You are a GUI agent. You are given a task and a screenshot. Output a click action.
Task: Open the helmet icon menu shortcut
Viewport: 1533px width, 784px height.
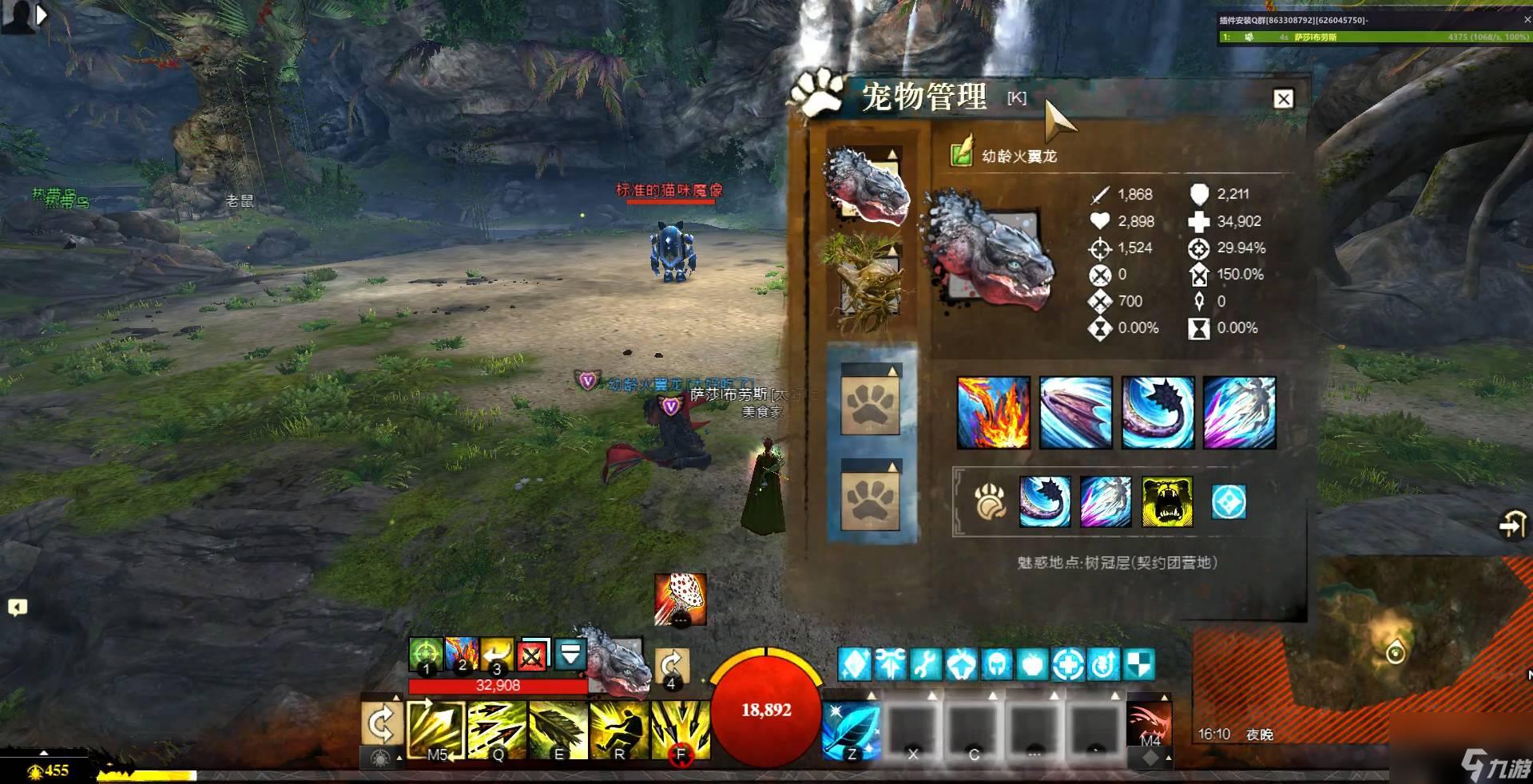tap(997, 664)
